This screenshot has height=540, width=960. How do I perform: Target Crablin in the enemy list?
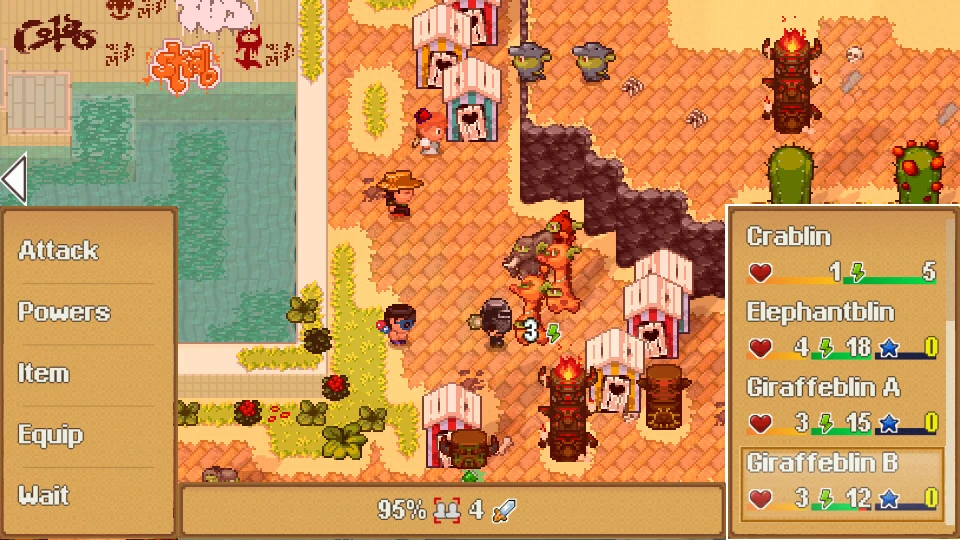point(840,254)
